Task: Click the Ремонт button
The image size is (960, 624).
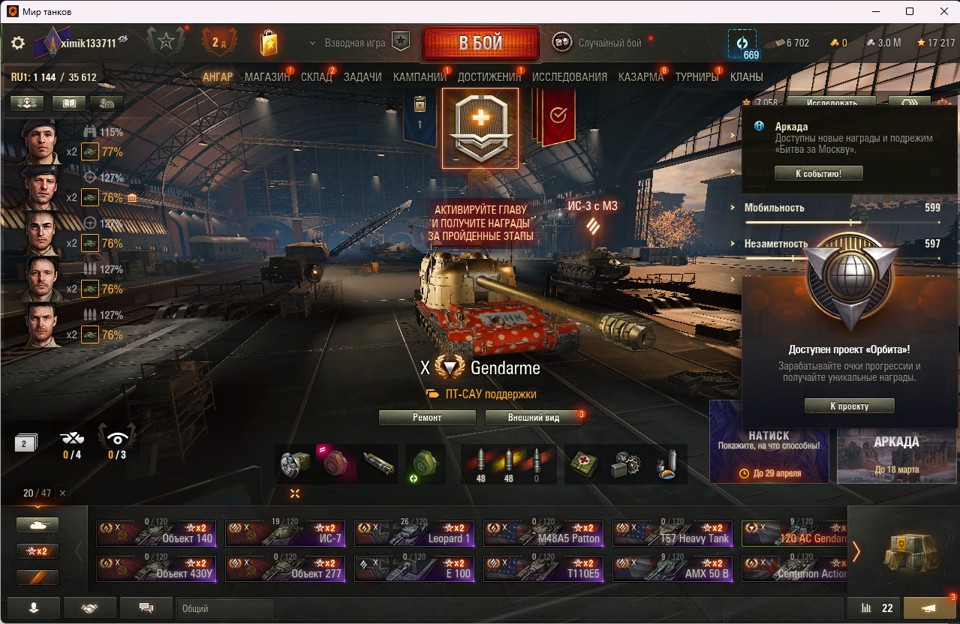Action: pyautogui.click(x=427, y=417)
